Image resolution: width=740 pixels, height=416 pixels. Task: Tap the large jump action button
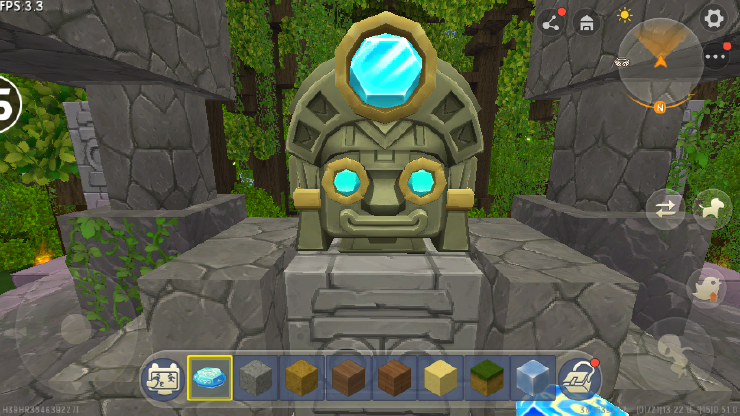[x=676, y=352]
